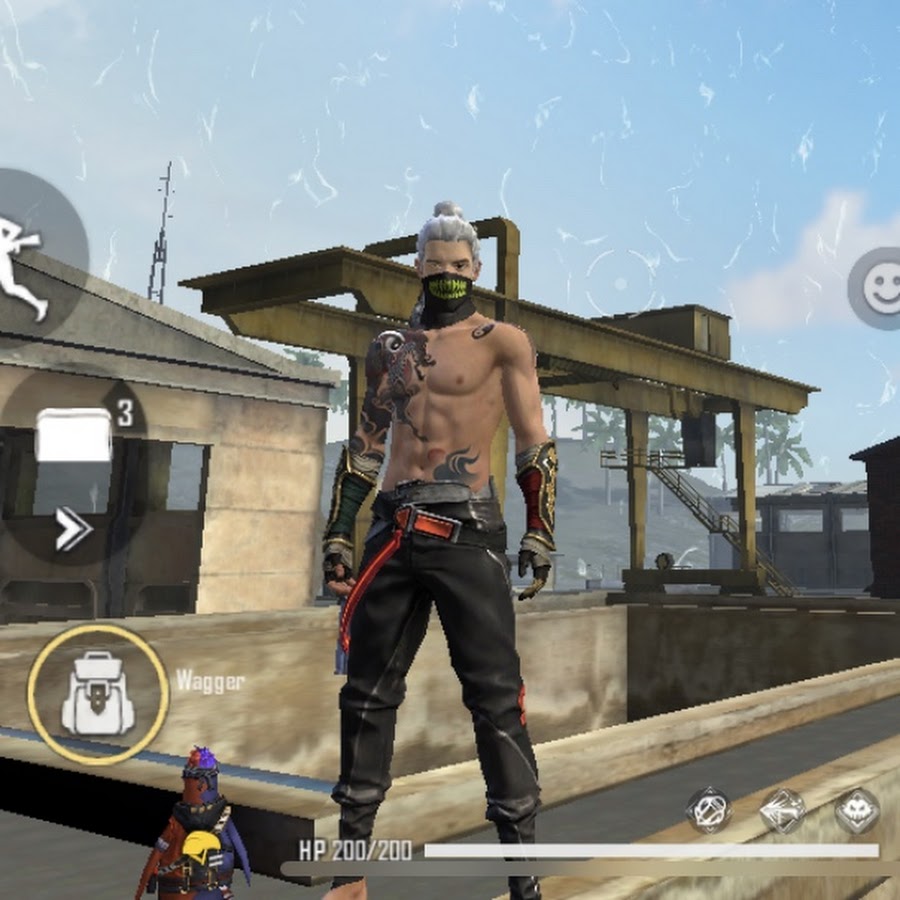Select the knot-shaped skill icon
Screen dimensions: 900x900
709,811
